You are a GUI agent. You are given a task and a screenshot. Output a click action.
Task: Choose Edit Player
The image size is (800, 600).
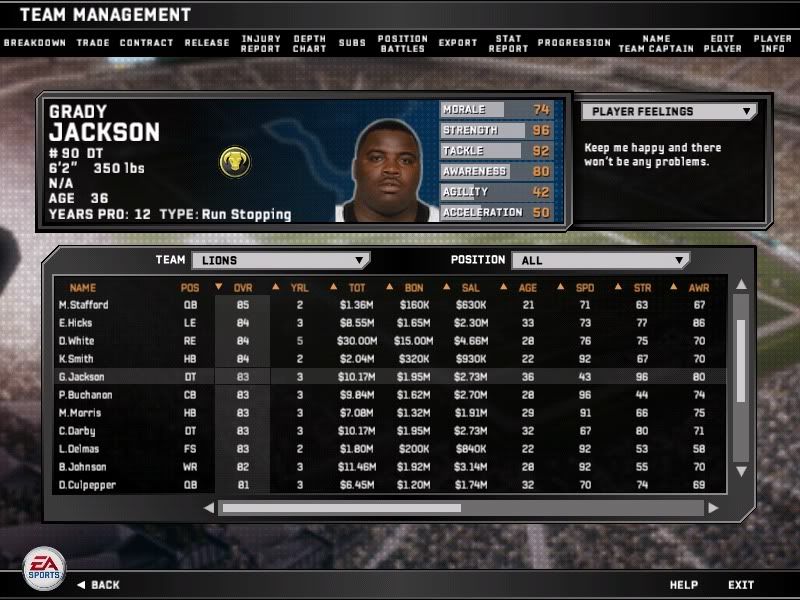point(722,43)
